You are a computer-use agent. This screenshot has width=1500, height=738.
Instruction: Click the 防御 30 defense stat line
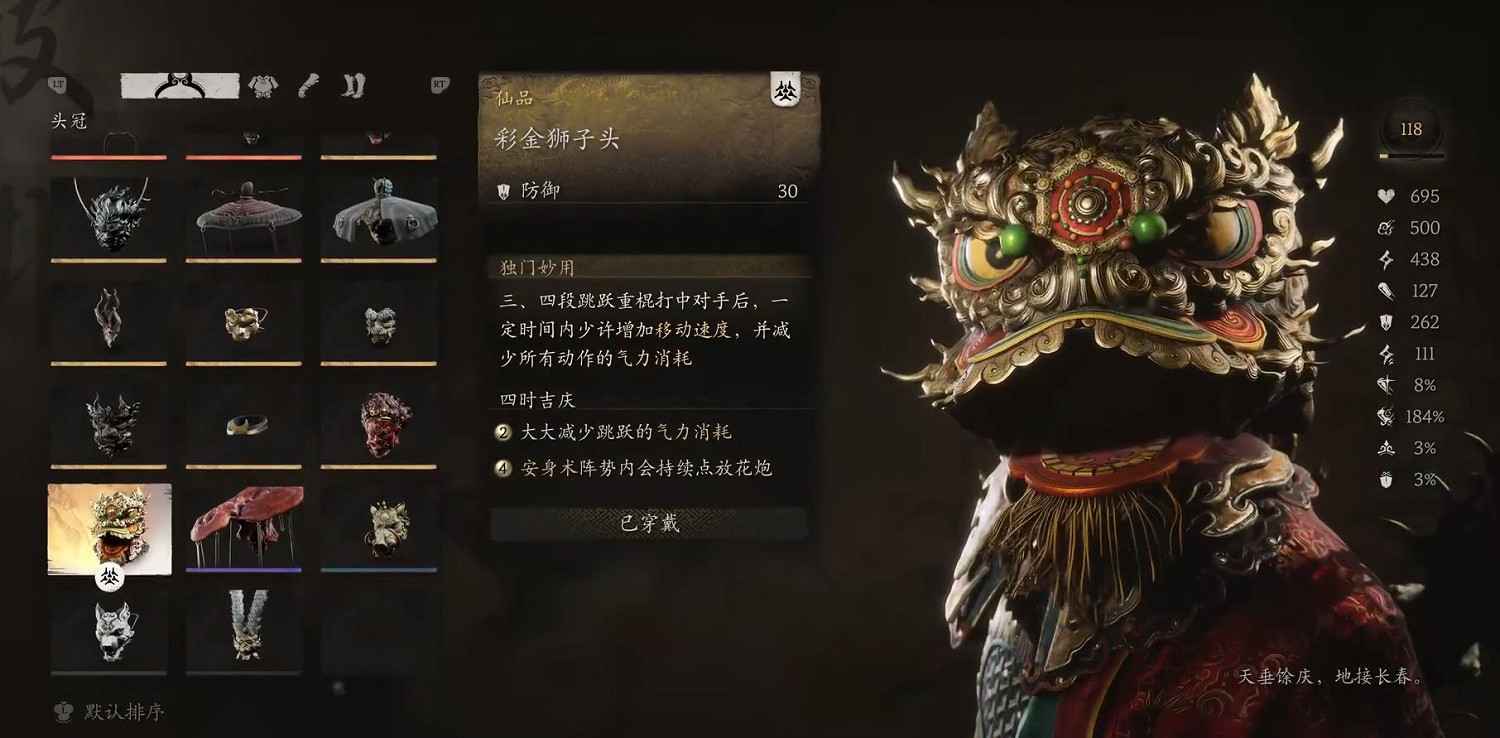point(645,190)
